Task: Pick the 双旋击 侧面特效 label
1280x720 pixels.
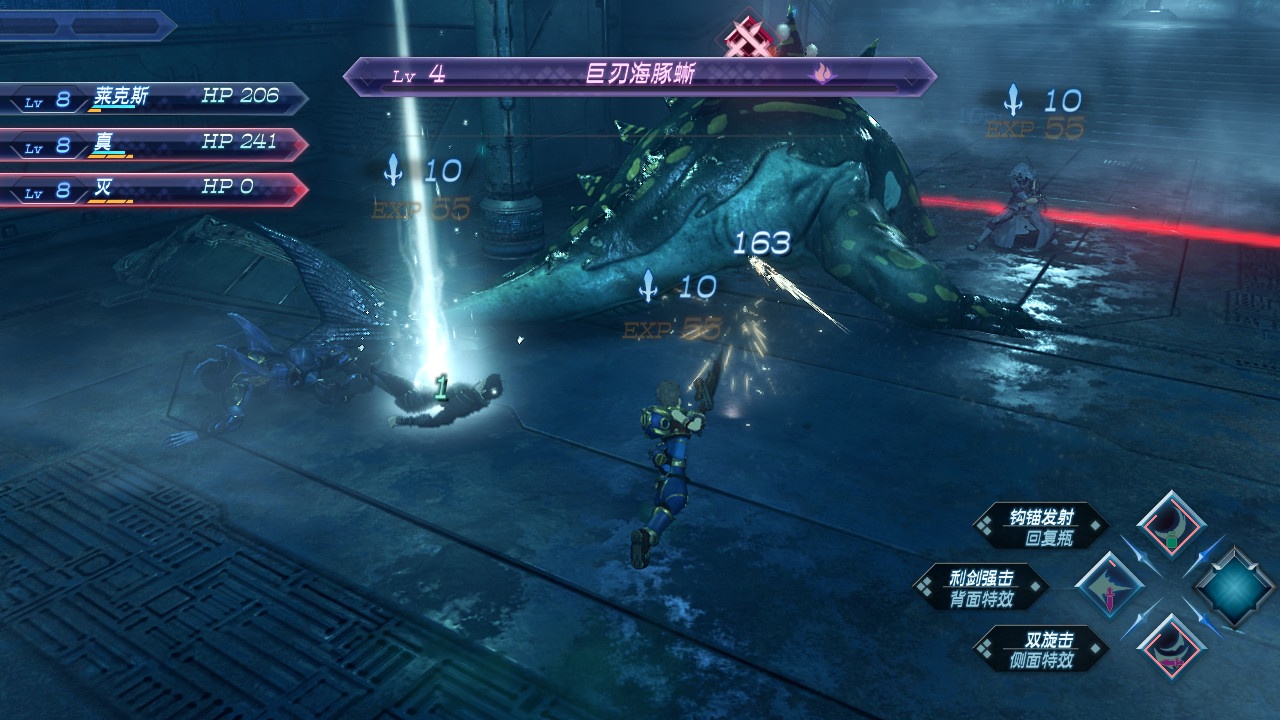Action: (1042, 648)
